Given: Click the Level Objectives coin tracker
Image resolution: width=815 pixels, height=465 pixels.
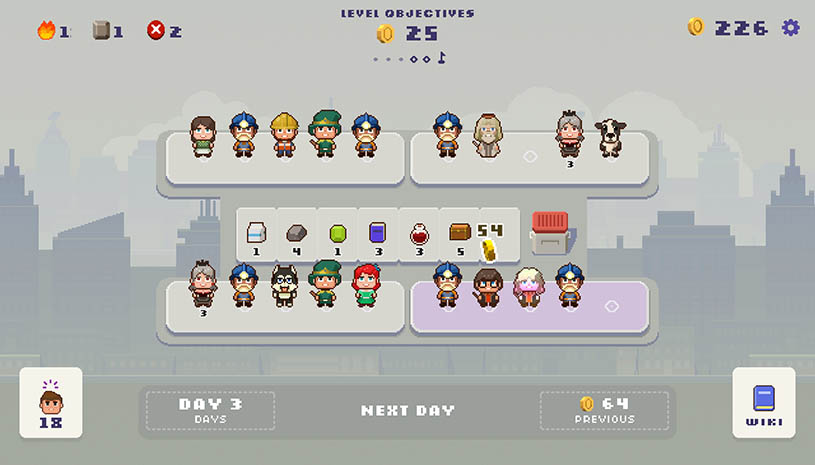Looking at the screenshot, I should 407,34.
